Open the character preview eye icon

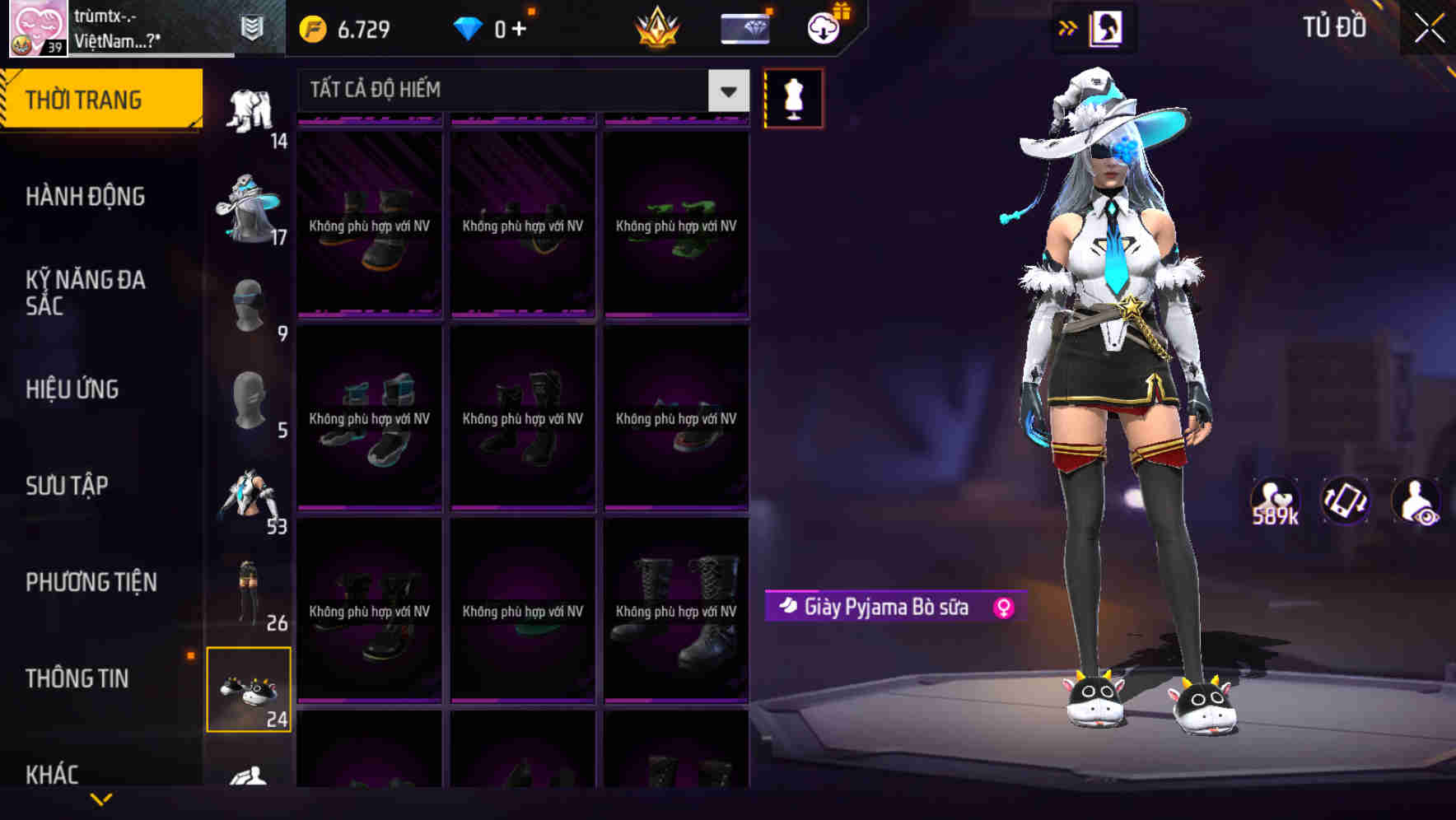[x=1418, y=501]
